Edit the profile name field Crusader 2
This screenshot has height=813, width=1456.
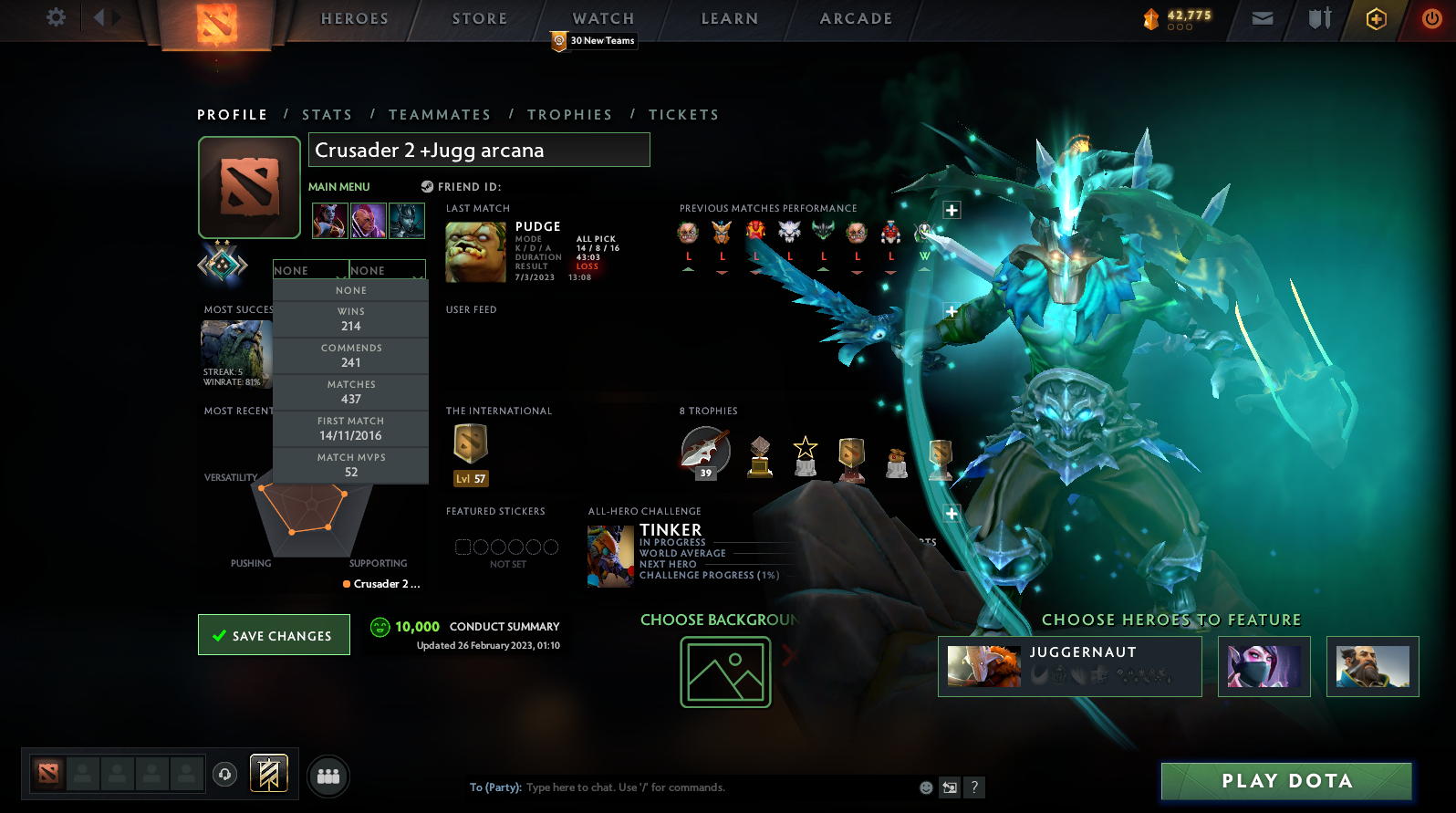click(x=479, y=150)
